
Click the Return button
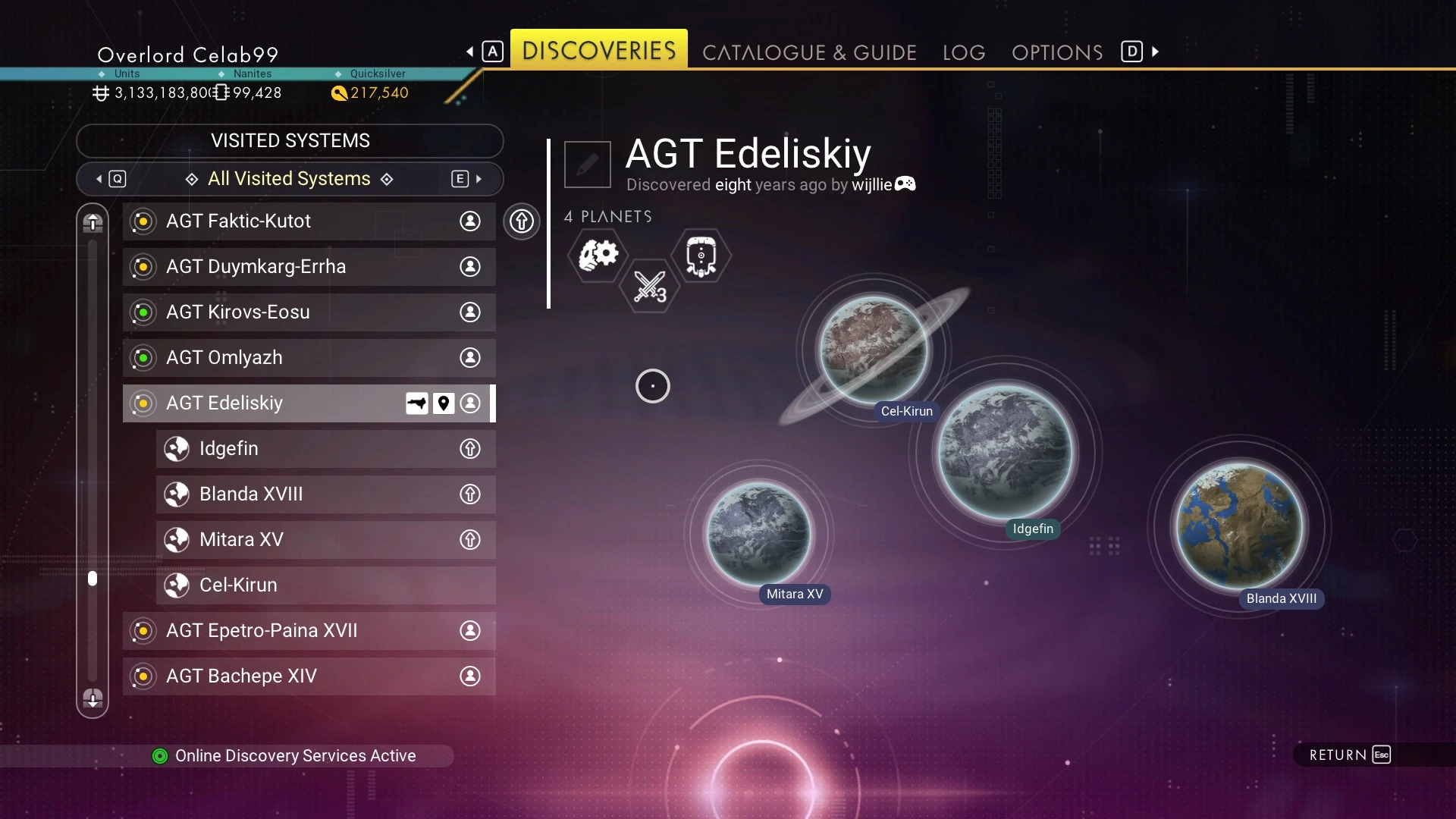[x=1350, y=755]
